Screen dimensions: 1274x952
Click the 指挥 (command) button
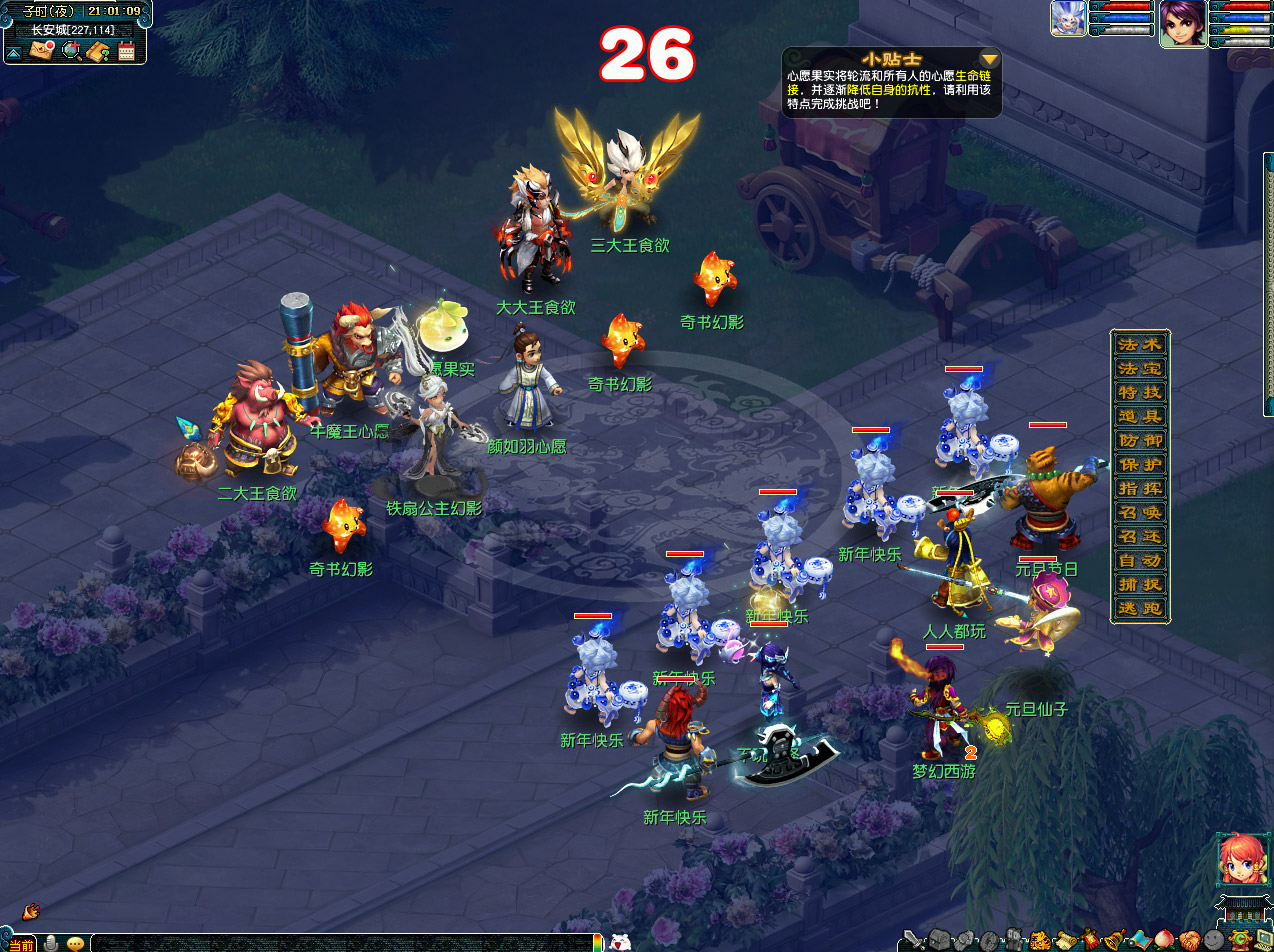click(1140, 489)
